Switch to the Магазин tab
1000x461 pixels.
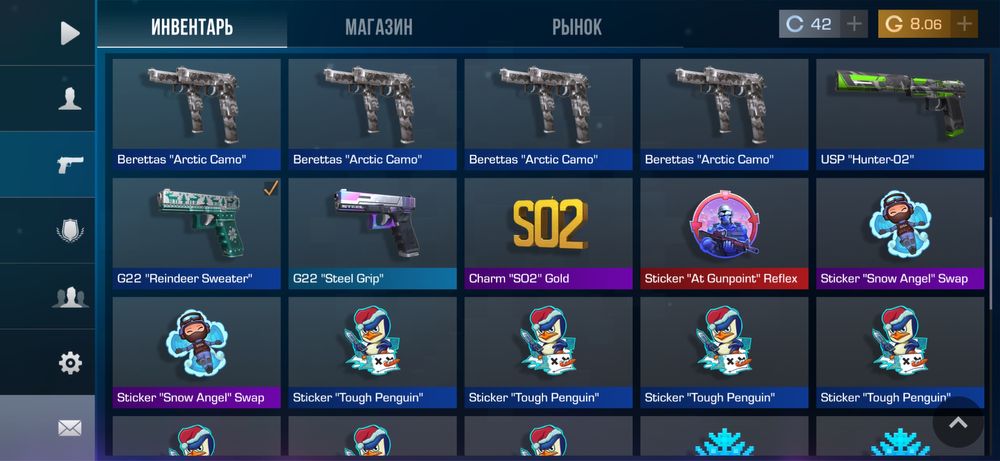click(x=379, y=27)
